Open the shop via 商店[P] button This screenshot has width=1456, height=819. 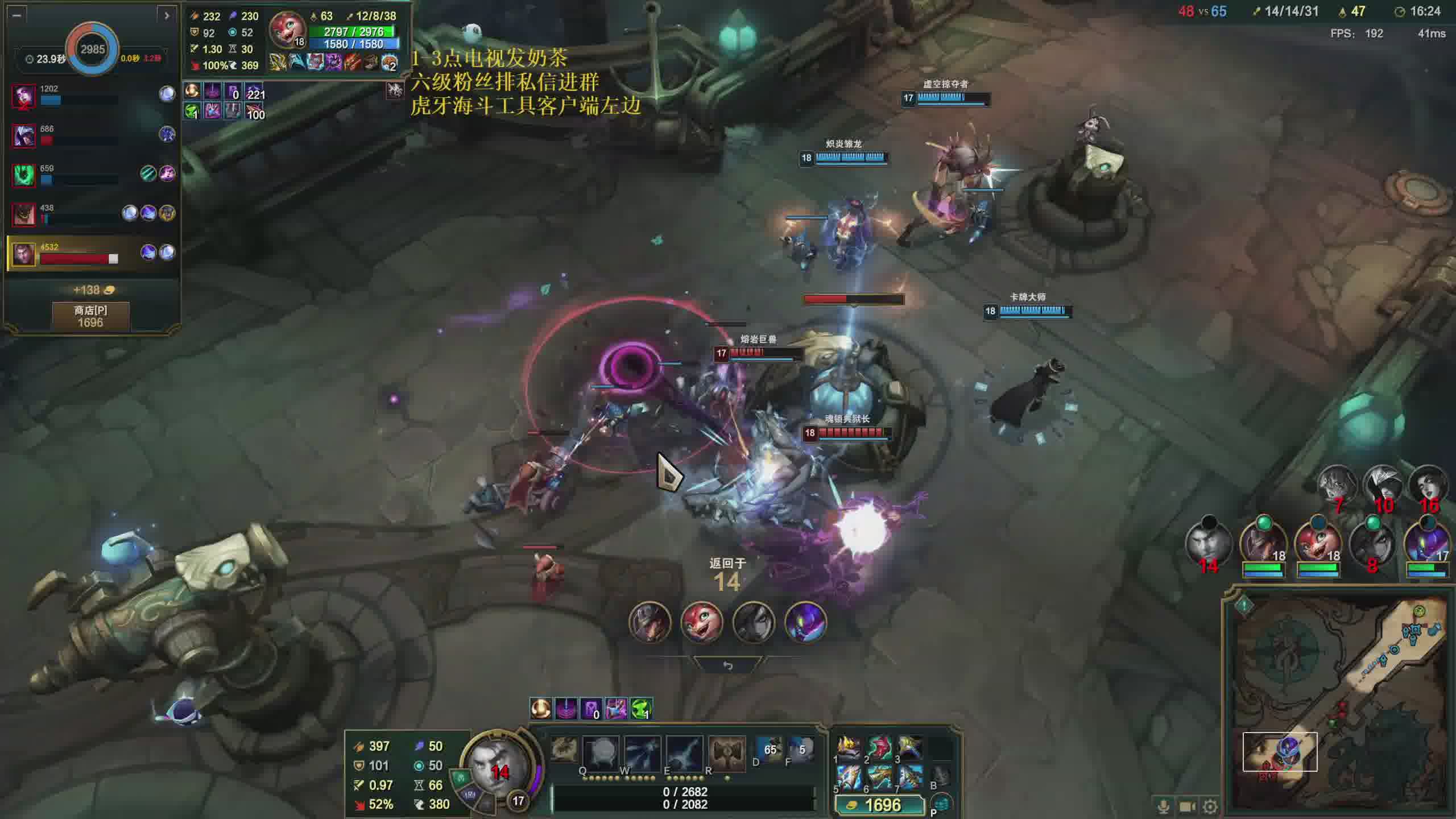click(x=90, y=316)
